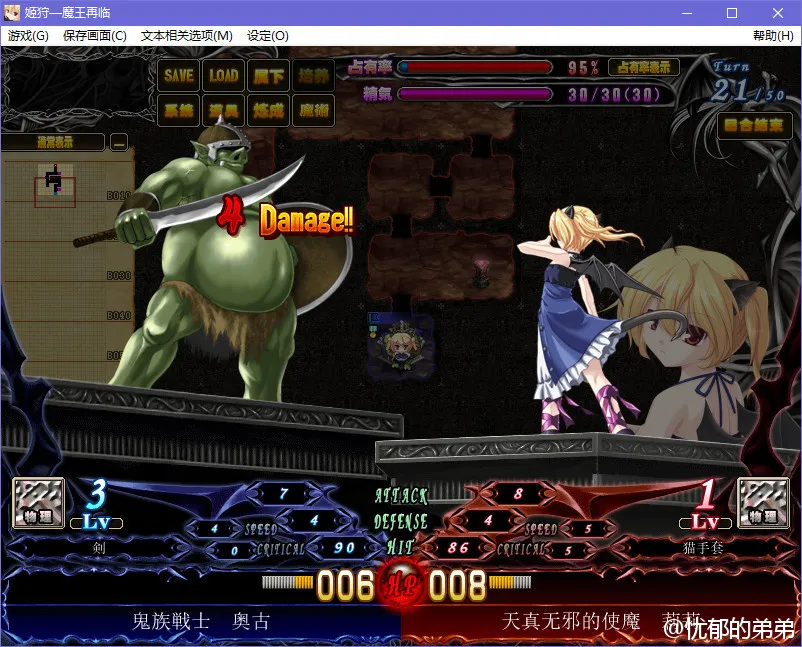Select Lili's 物理 attack type icon
The height and width of the screenshot is (647, 802).
tap(763, 502)
